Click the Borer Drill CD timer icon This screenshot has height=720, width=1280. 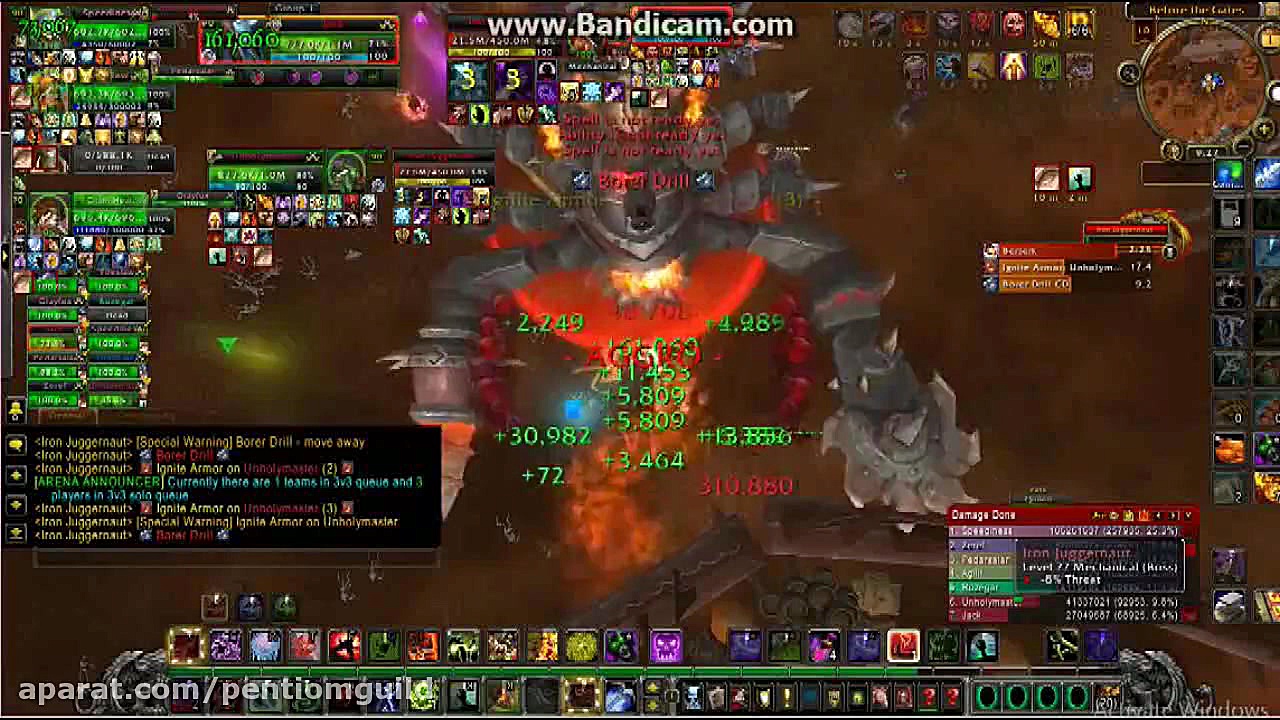tap(988, 285)
